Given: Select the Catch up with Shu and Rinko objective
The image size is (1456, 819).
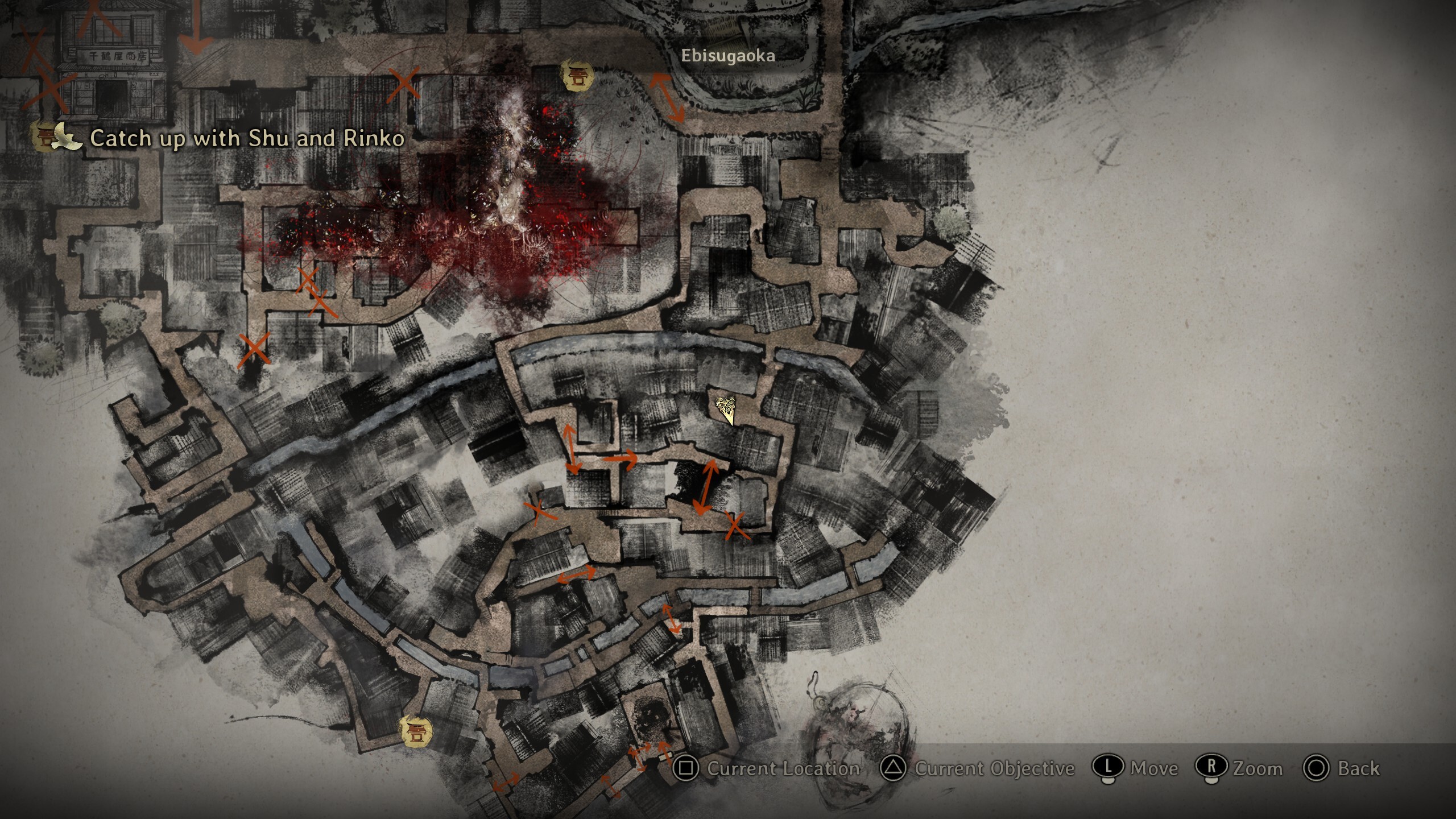Looking at the screenshot, I should pos(247,138).
